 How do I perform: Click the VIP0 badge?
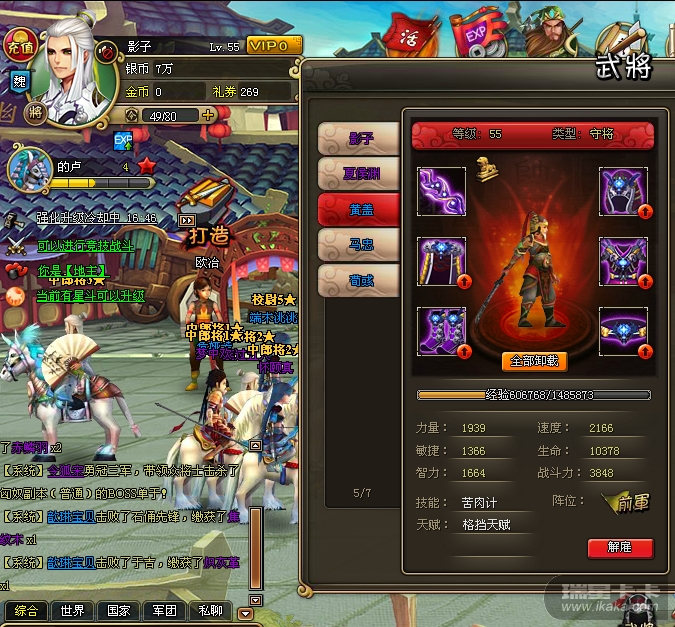pos(273,46)
